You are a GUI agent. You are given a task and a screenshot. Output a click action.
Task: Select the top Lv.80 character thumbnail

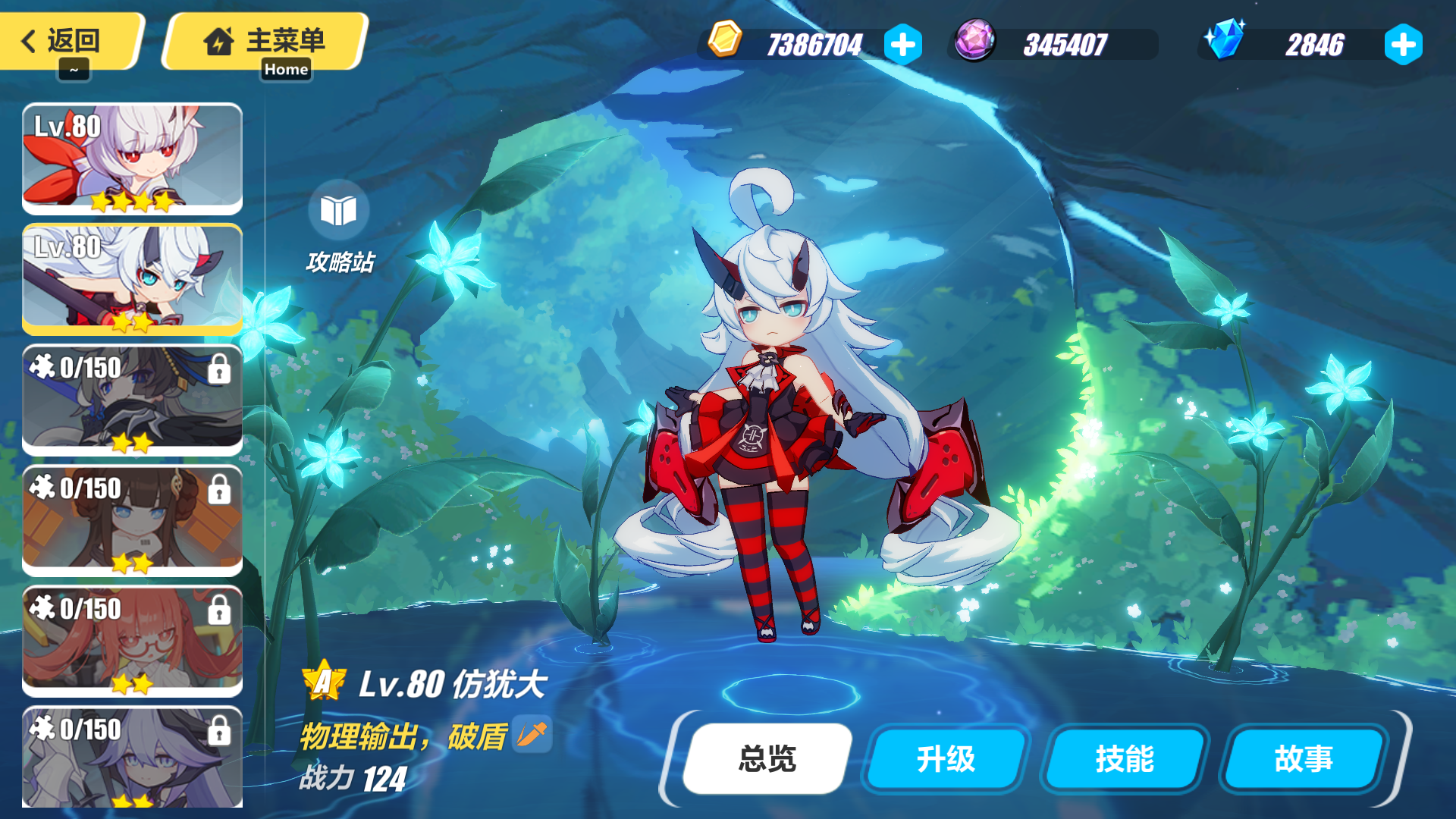(133, 157)
